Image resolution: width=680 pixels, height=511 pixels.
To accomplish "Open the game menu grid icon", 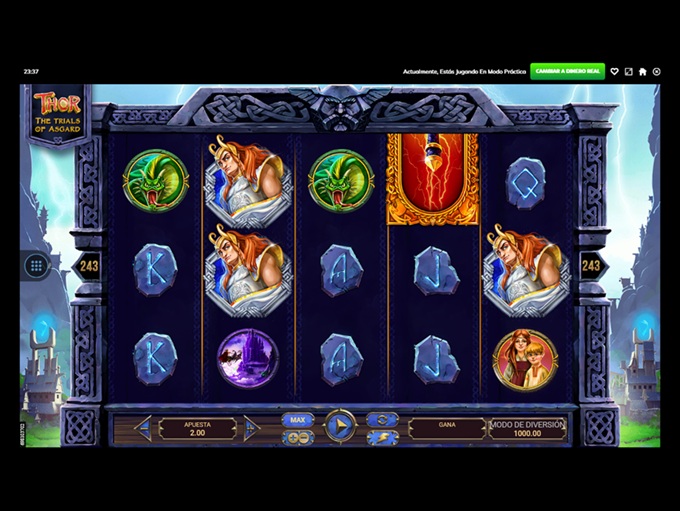I will (x=36, y=266).
